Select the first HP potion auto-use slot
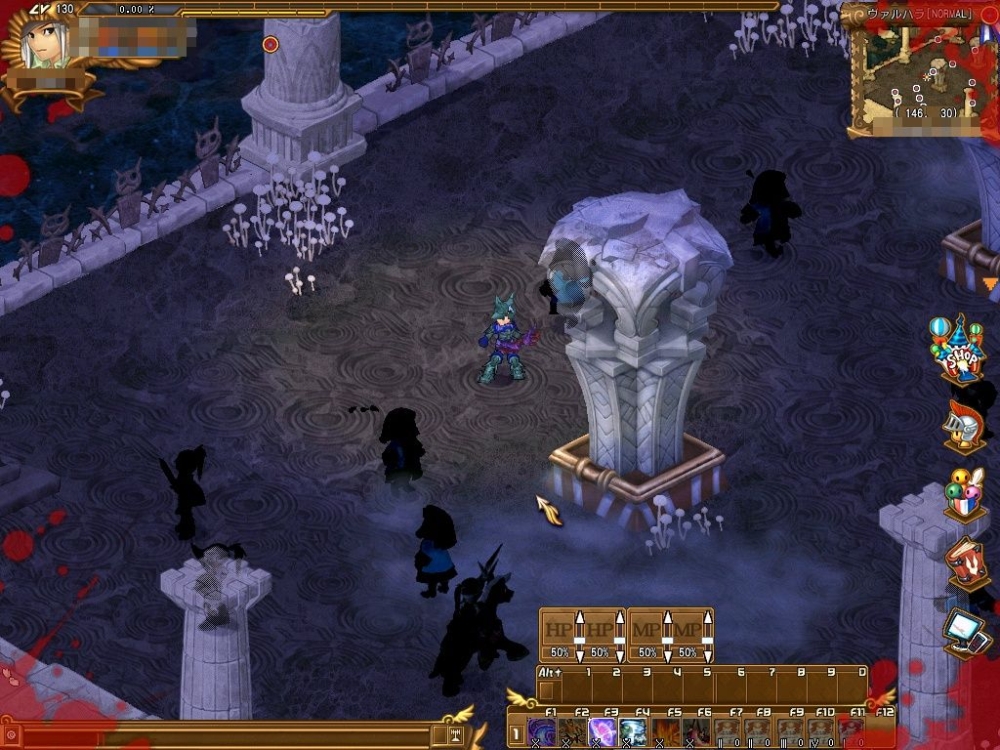The image size is (1000, 750). tap(559, 634)
